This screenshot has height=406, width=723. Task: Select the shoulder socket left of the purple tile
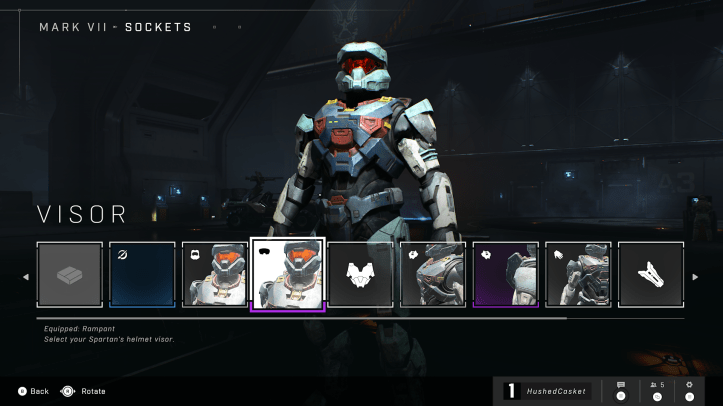click(433, 274)
